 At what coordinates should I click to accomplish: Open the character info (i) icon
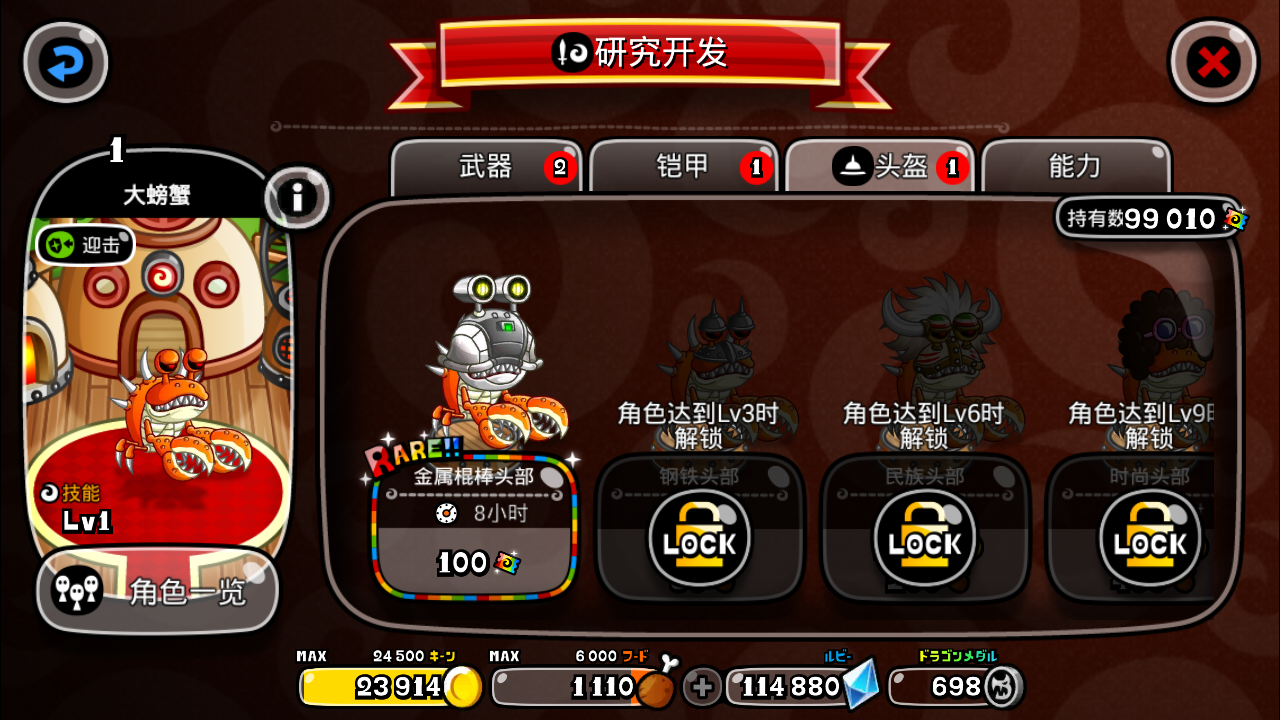click(298, 198)
